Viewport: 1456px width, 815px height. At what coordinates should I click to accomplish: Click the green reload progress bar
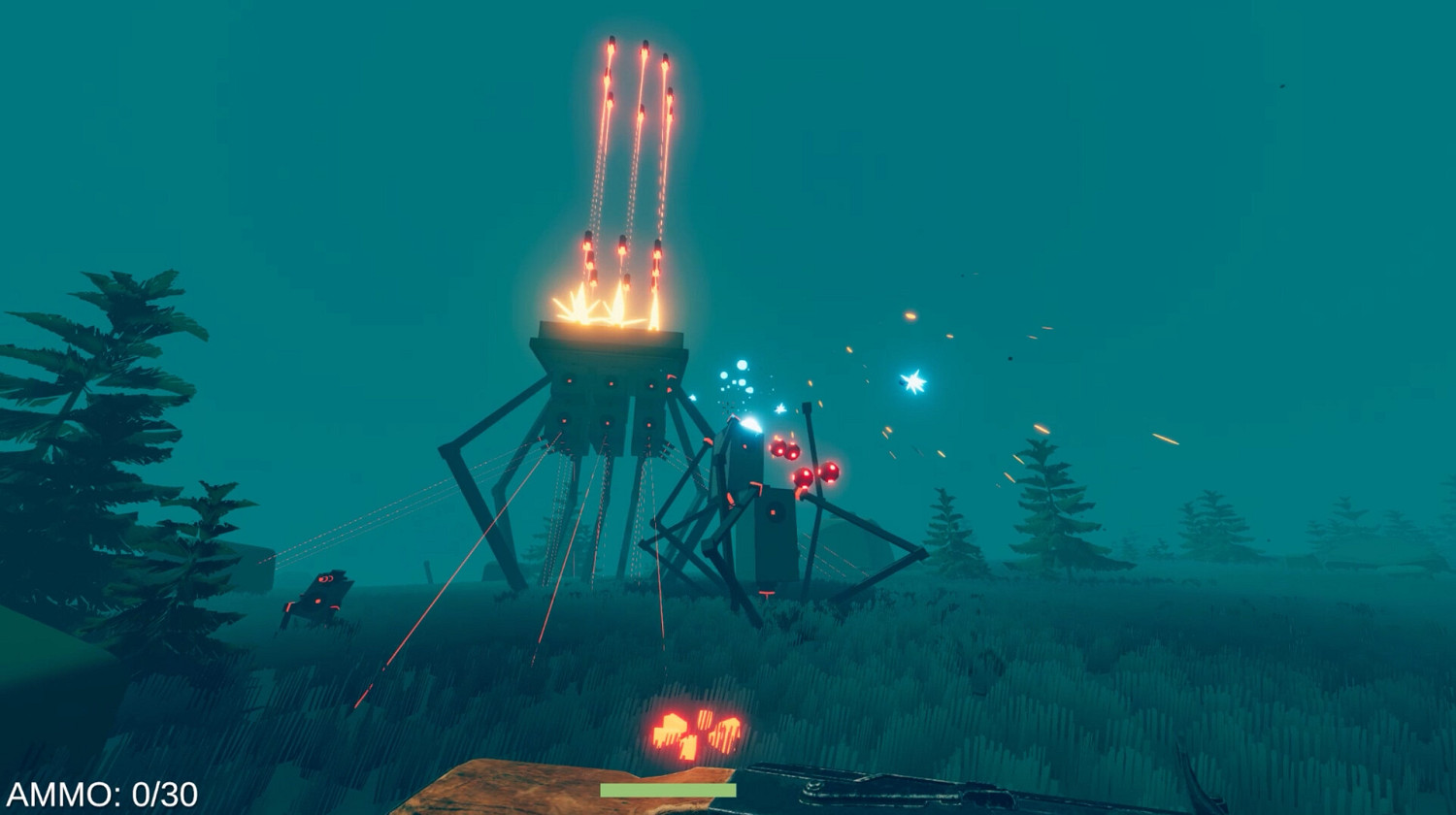tap(670, 791)
